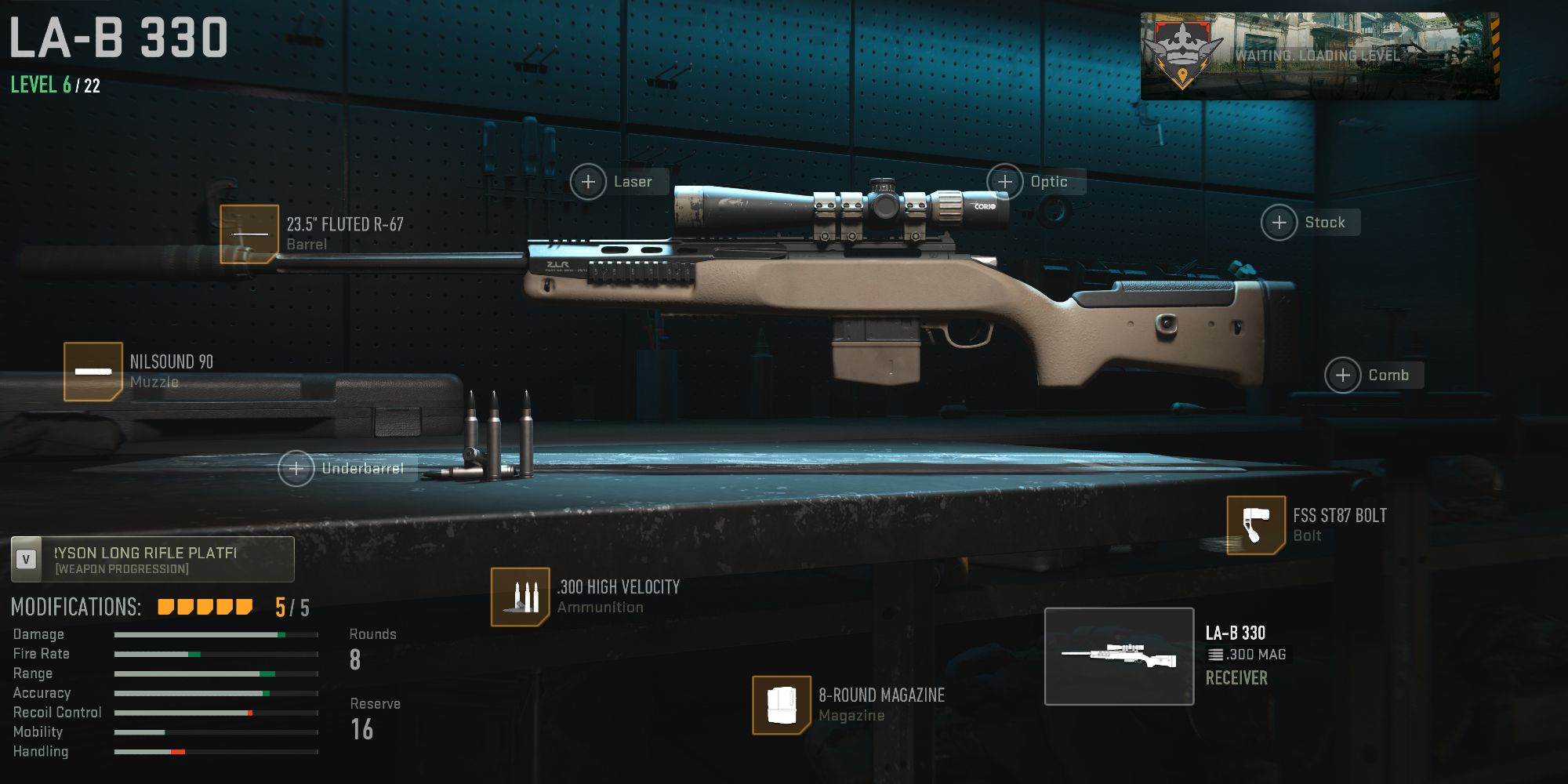Open the empty Comb attachment slot
Screen dimensions: 1568x784
(1342, 375)
